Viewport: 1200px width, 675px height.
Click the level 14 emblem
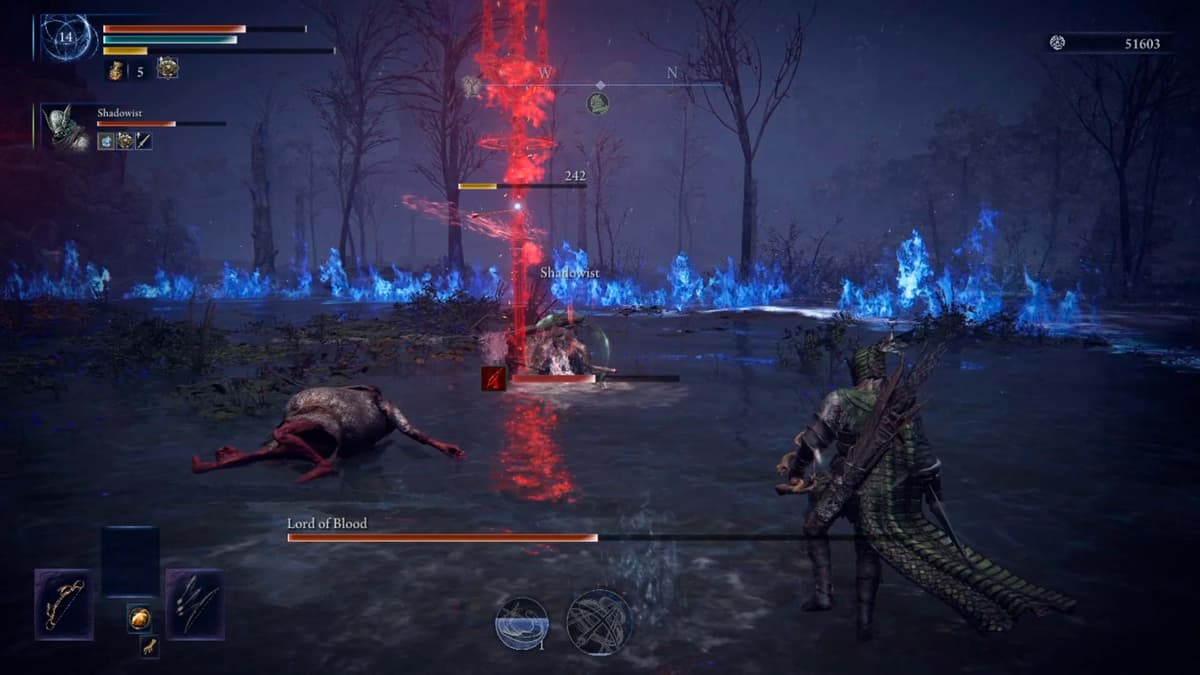pyautogui.click(x=68, y=38)
